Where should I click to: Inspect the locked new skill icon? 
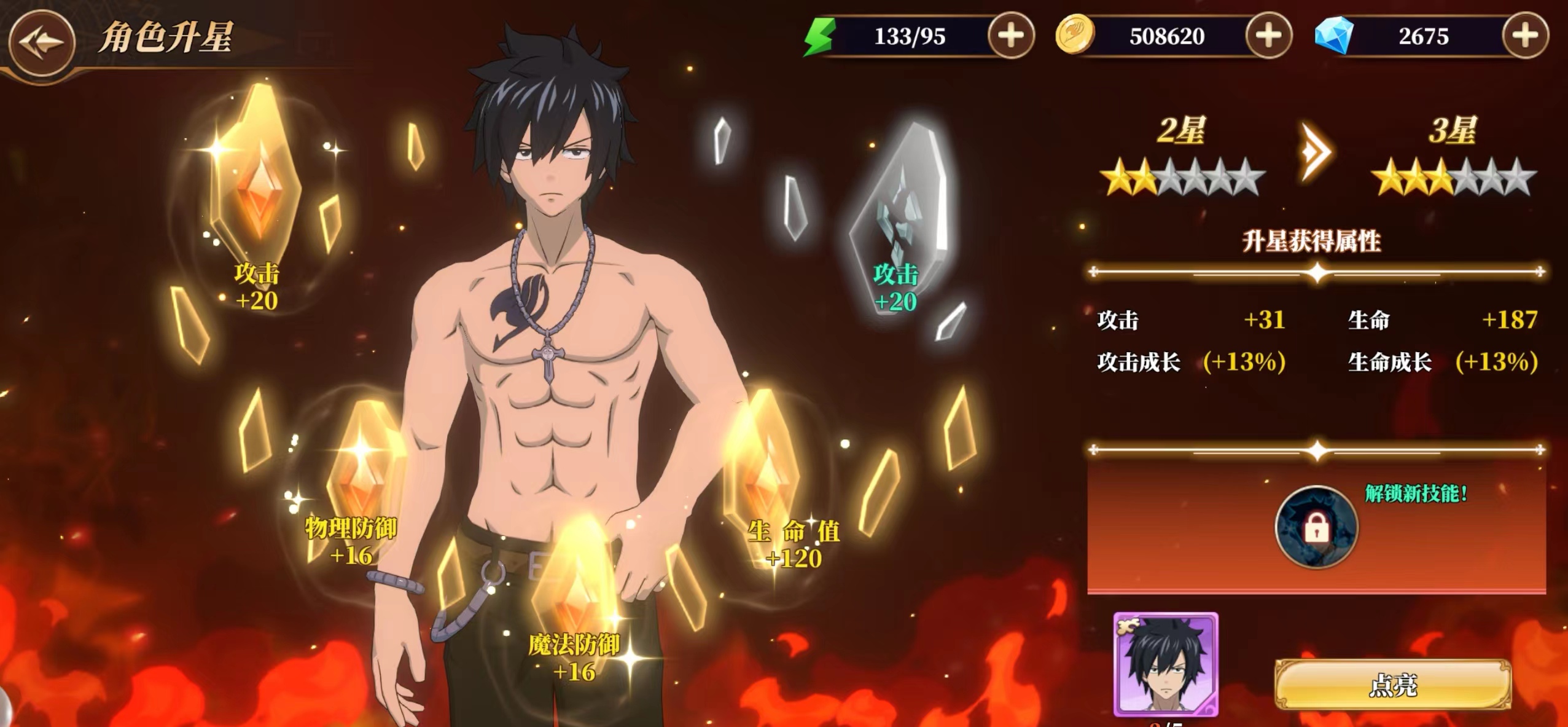(x=1316, y=527)
